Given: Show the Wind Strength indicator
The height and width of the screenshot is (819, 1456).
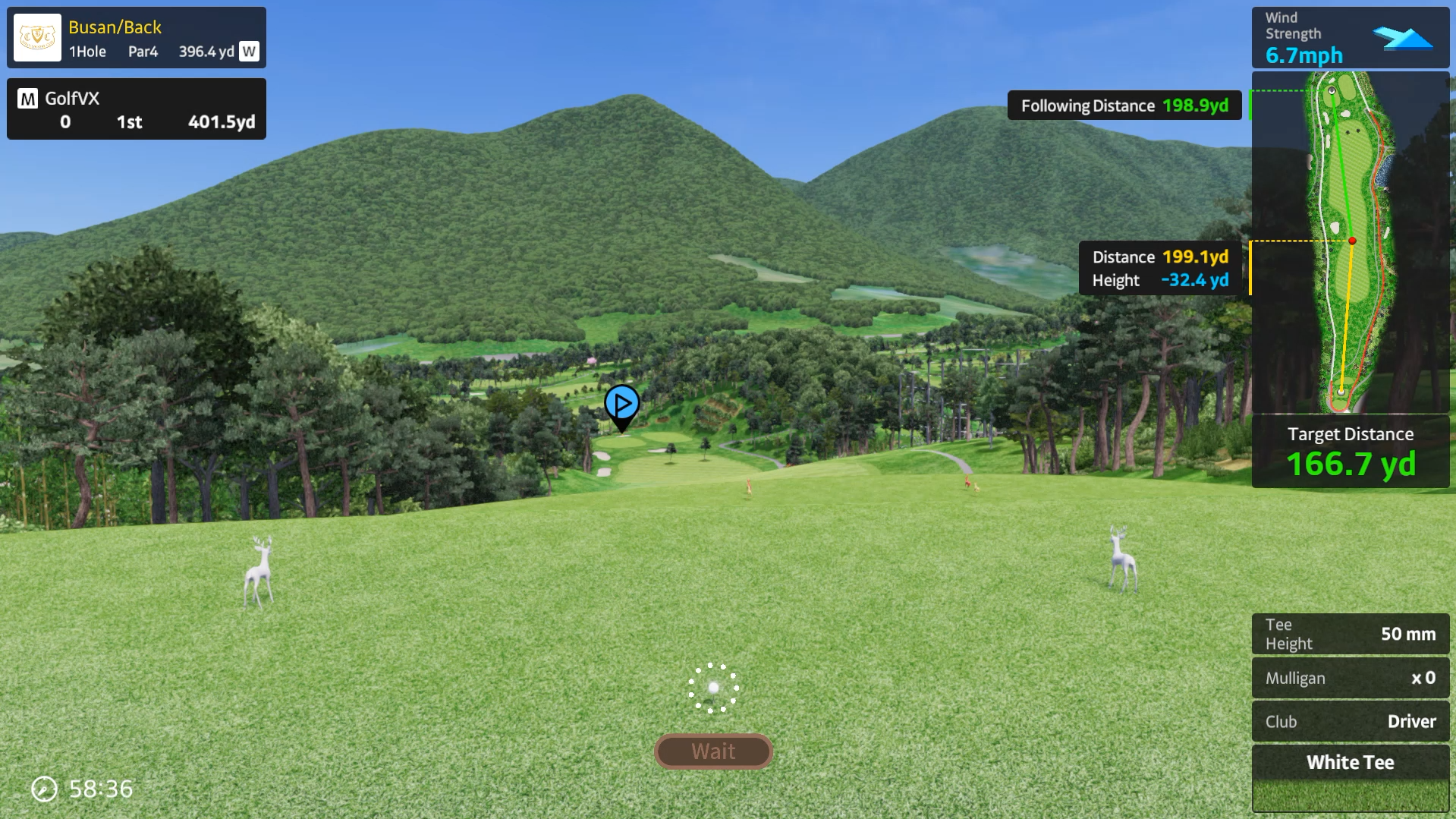Looking at the screenshot, I should coord(1350,38).
